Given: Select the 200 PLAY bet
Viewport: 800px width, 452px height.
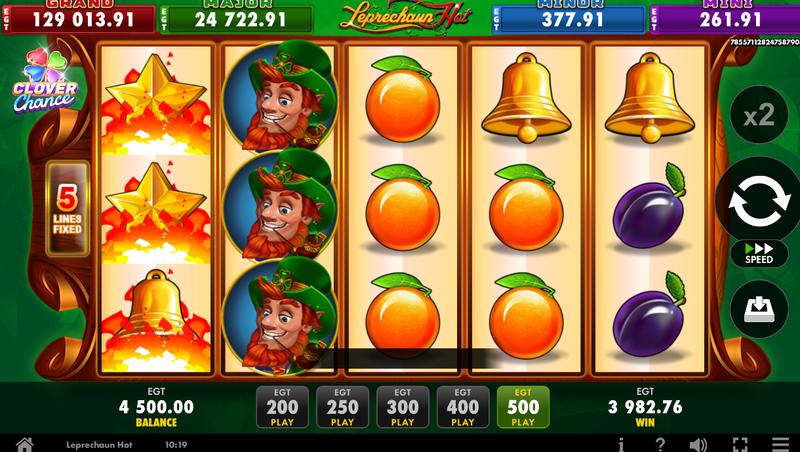Looking at the screenshot, I should tap(283, 407).
